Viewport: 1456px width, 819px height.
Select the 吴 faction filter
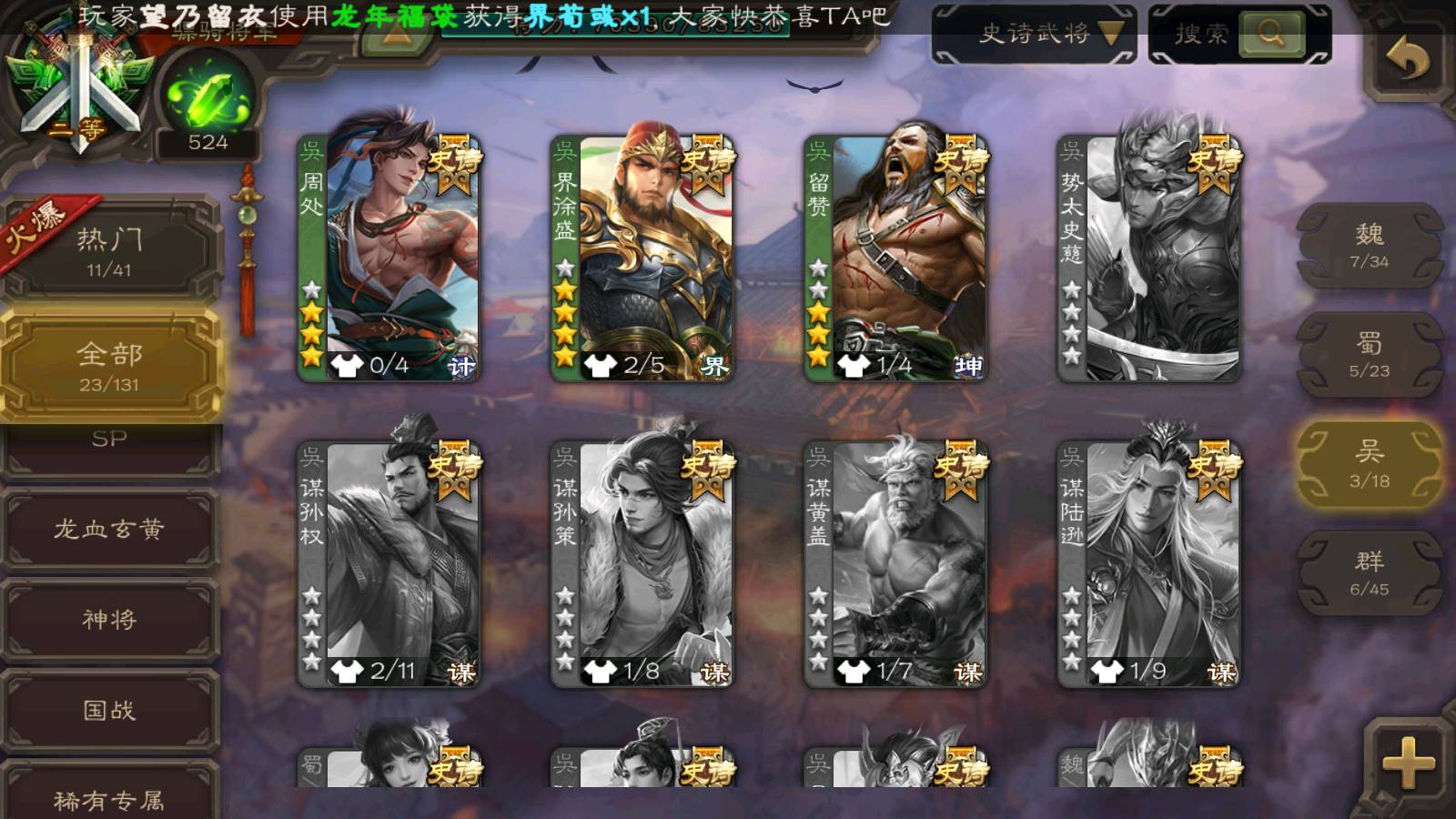[x=1369, y=464]
